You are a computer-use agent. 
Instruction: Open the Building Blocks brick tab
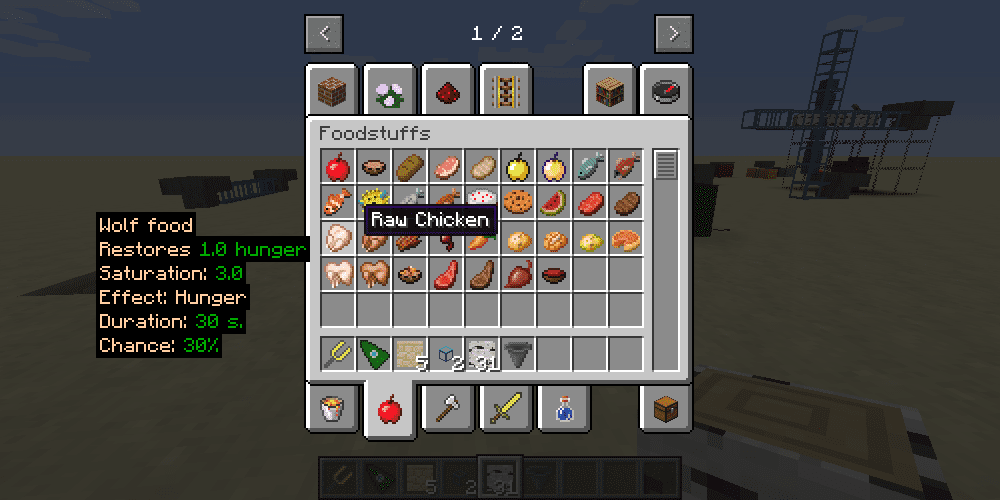click(x=333, y=93)
